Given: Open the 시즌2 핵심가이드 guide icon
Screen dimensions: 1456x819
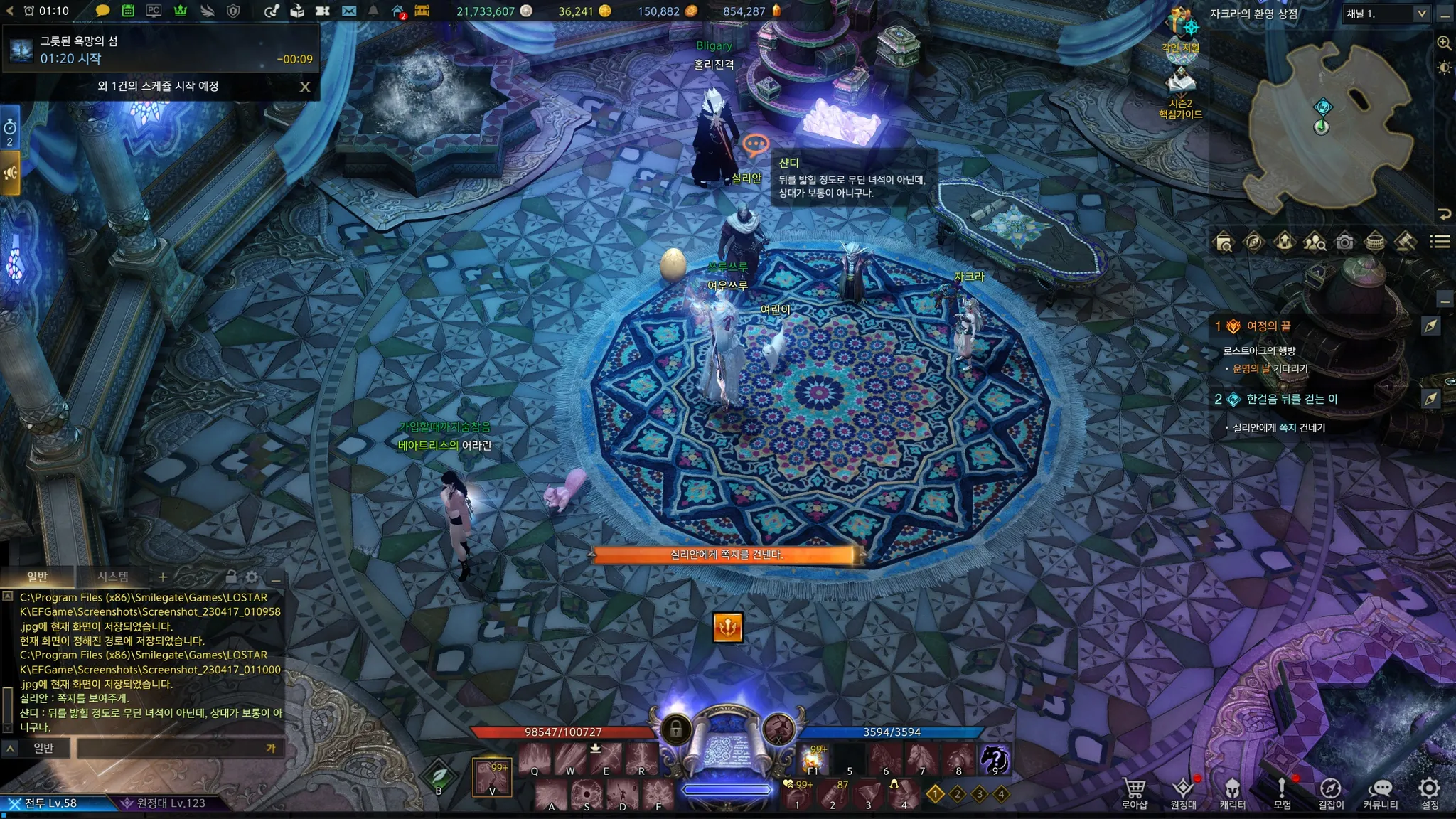Looking at the screenshot, I should point(1180,92).
